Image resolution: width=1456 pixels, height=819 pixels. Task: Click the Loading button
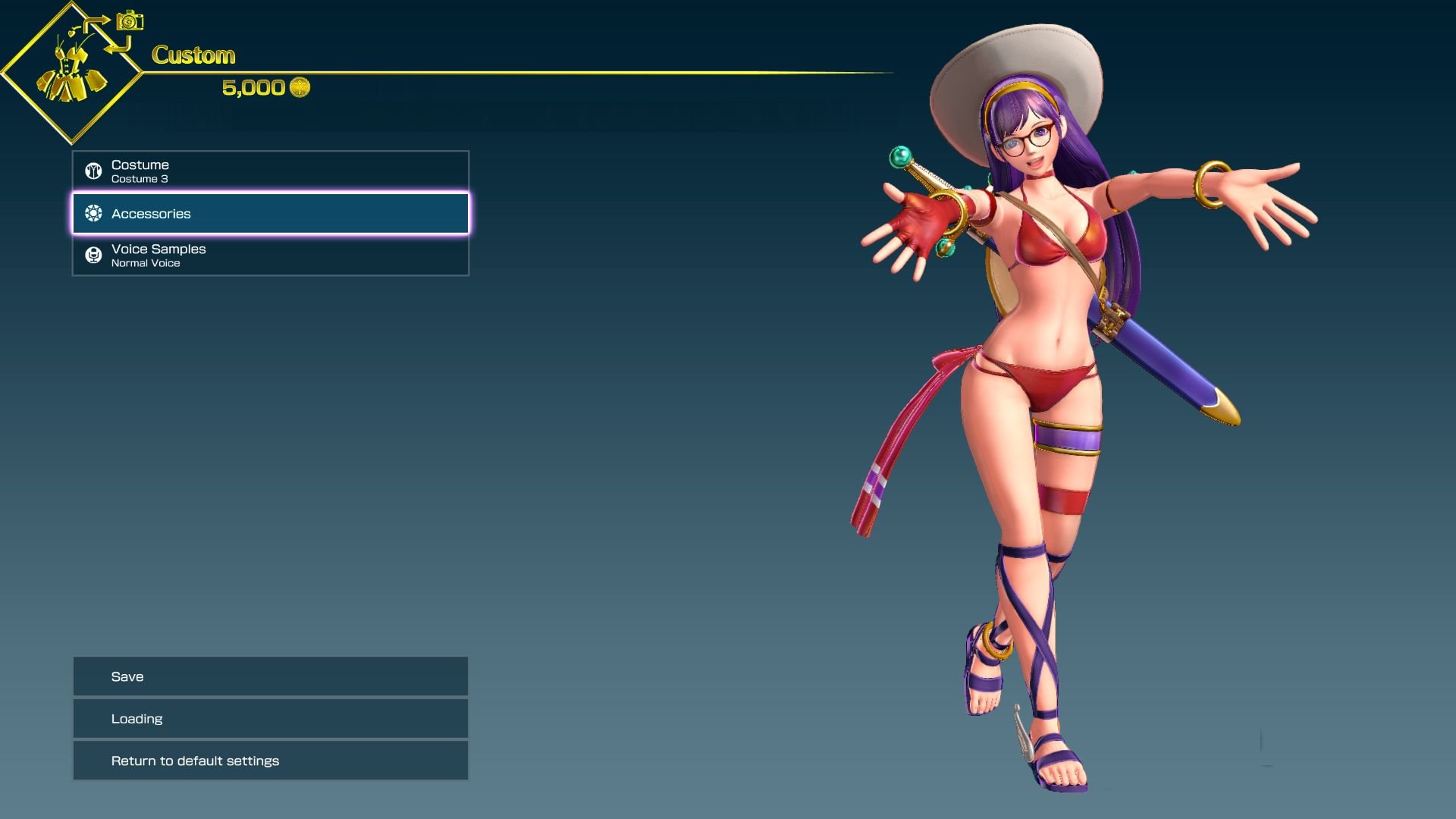click(269, 718)
